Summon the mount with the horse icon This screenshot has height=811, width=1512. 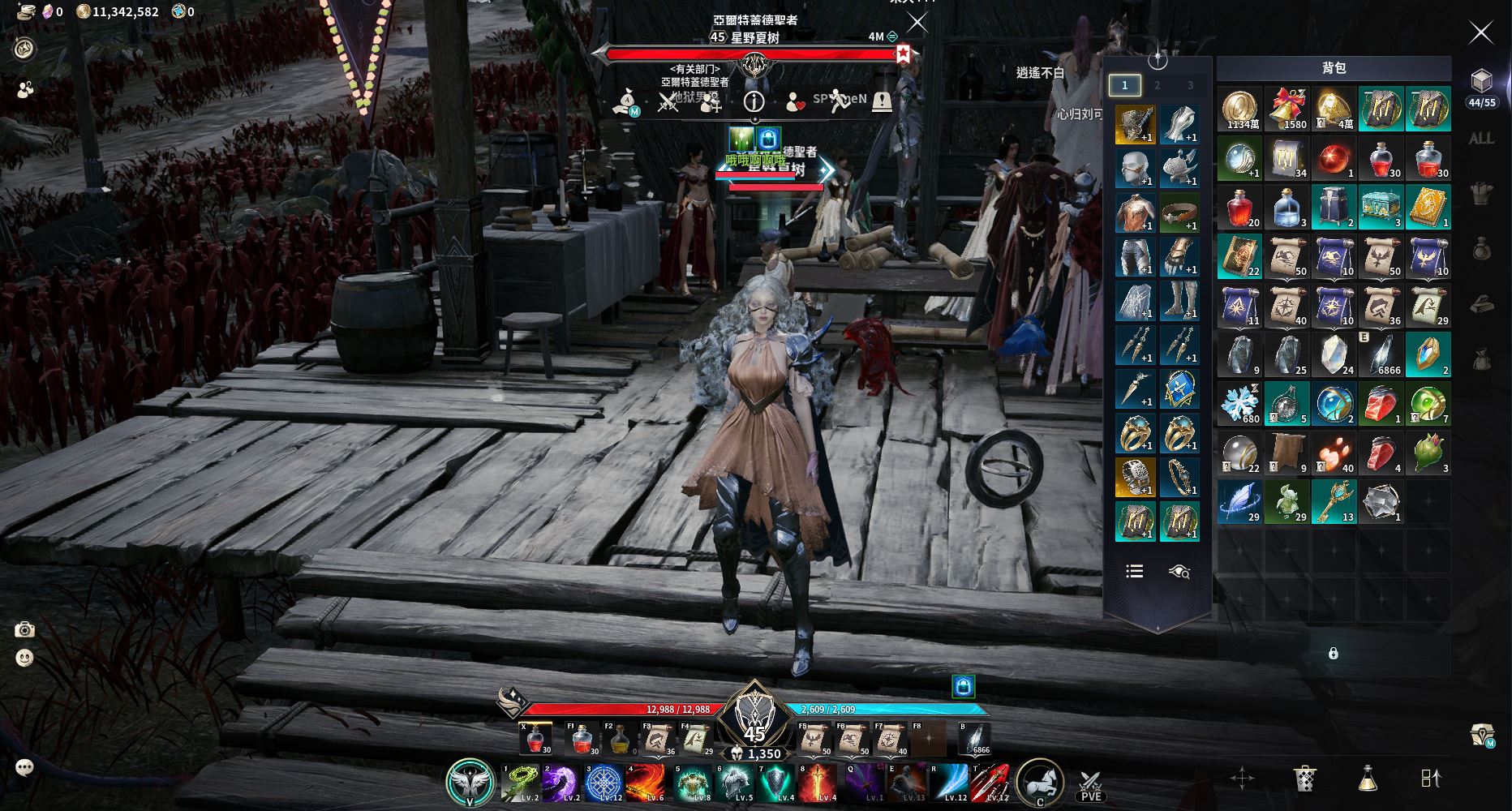1039,781
